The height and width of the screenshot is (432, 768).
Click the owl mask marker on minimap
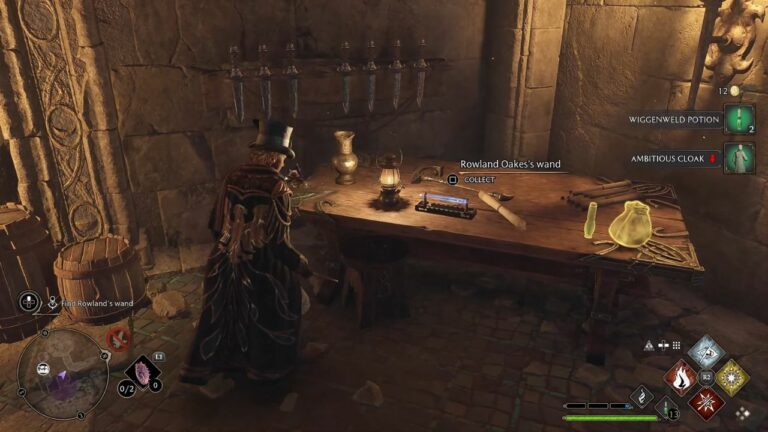[x=44, y=369]
